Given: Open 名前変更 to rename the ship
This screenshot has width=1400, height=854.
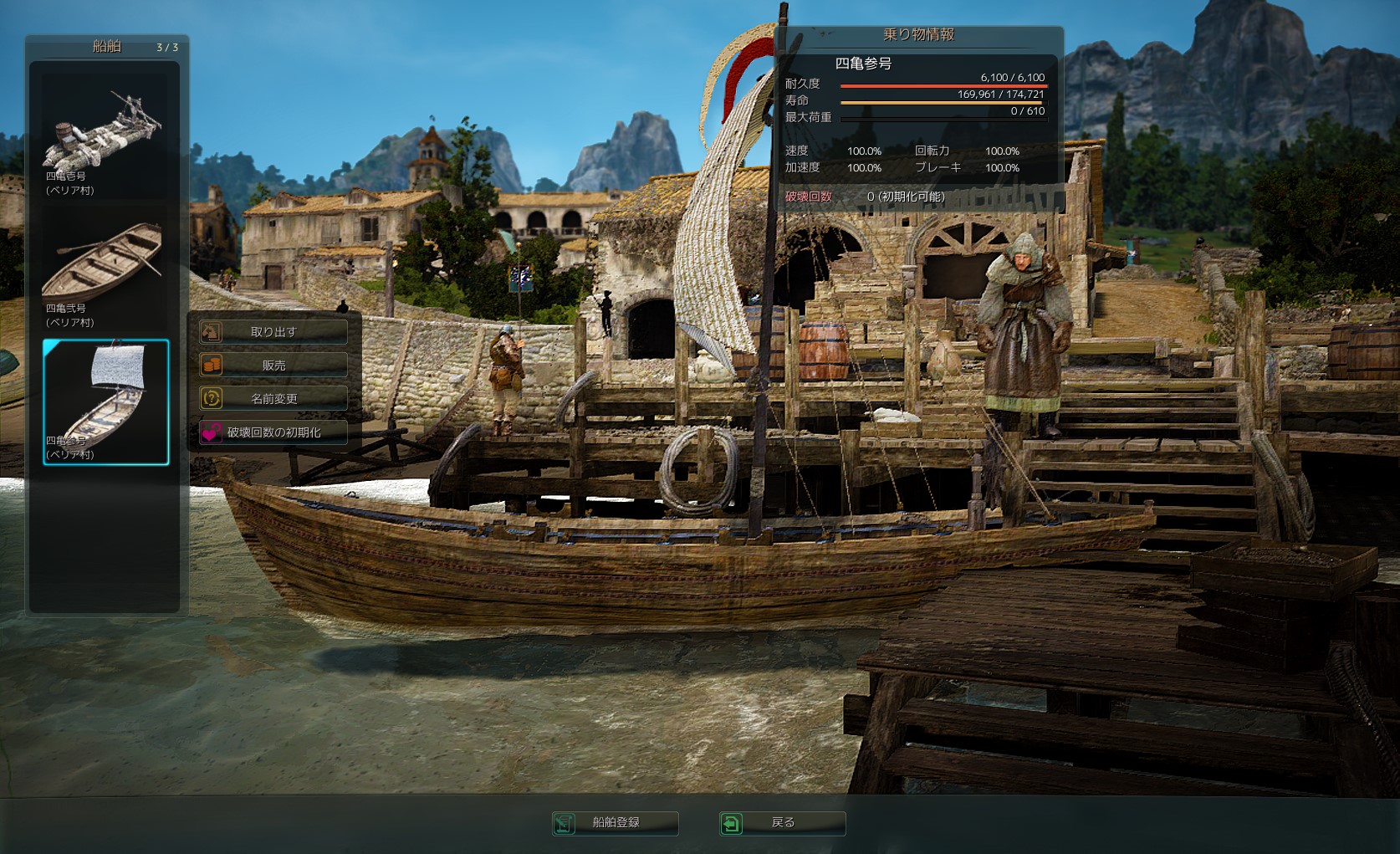Looking at the screenshot, I should click(x=273, y=399).
